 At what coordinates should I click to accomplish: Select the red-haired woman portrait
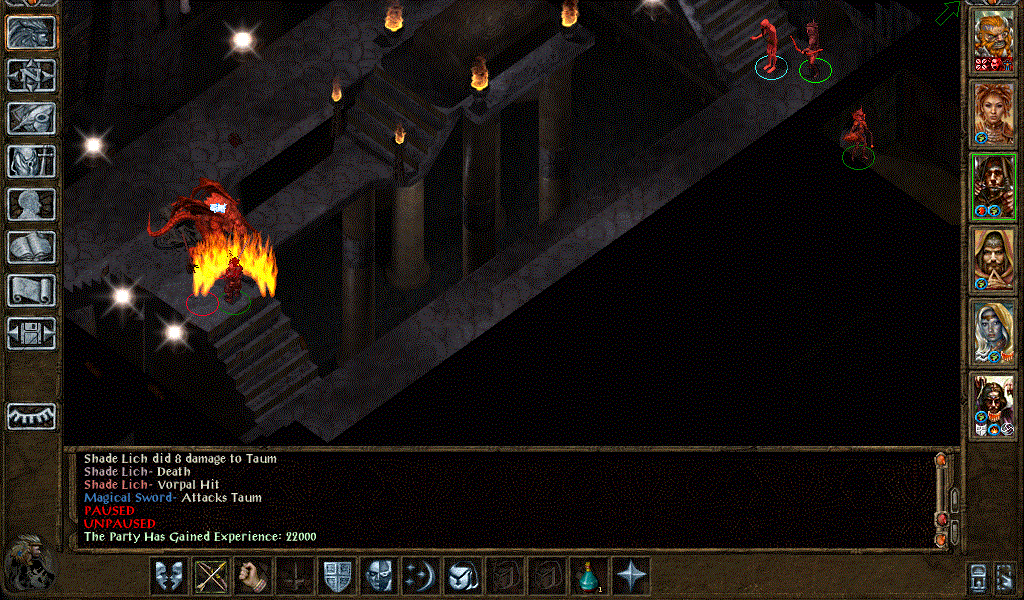(994, 113)
